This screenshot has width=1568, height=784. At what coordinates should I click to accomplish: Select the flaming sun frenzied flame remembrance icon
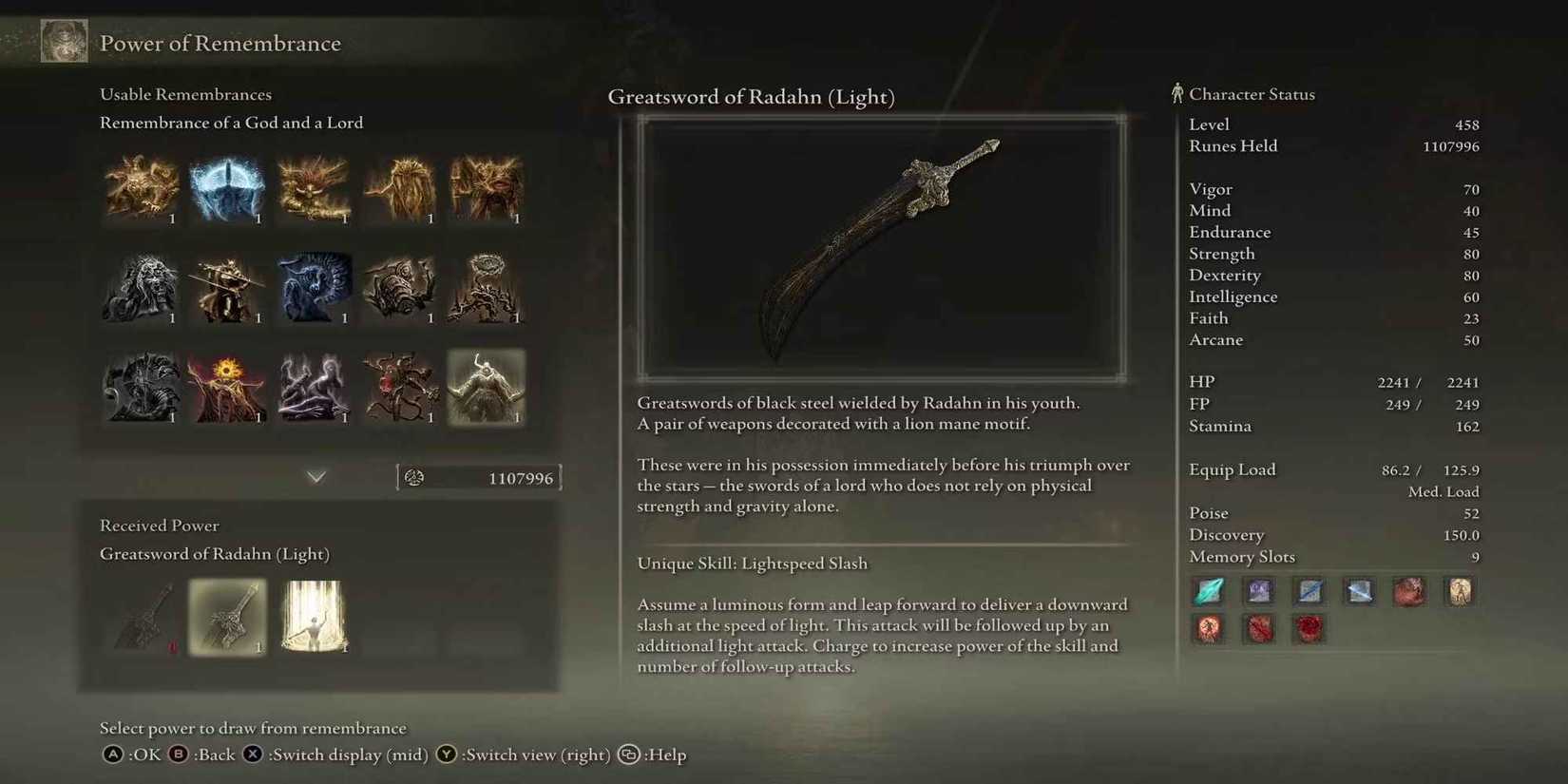[x=228, y=388]
